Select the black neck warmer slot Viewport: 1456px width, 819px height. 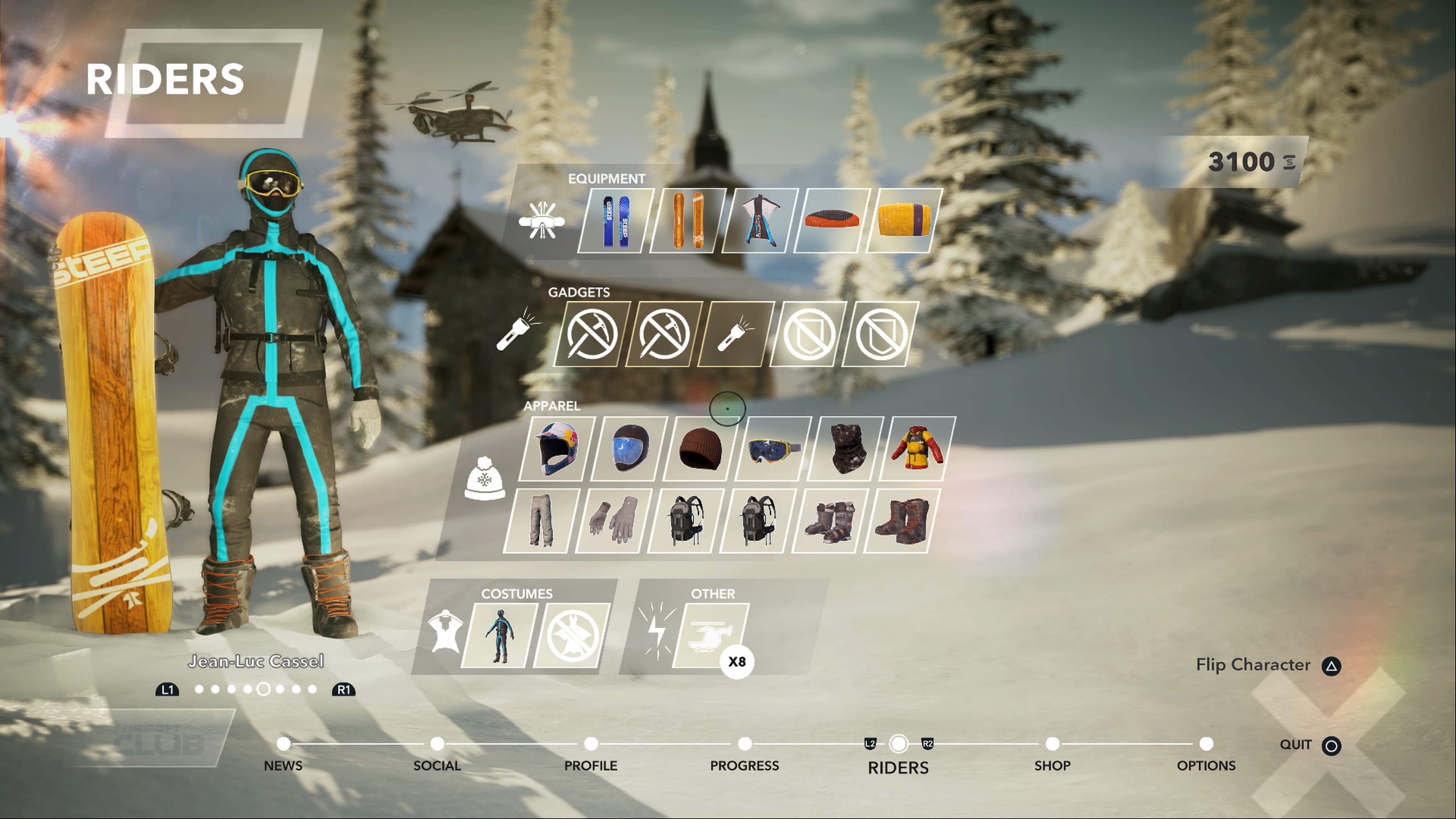(x=845, y=449)
